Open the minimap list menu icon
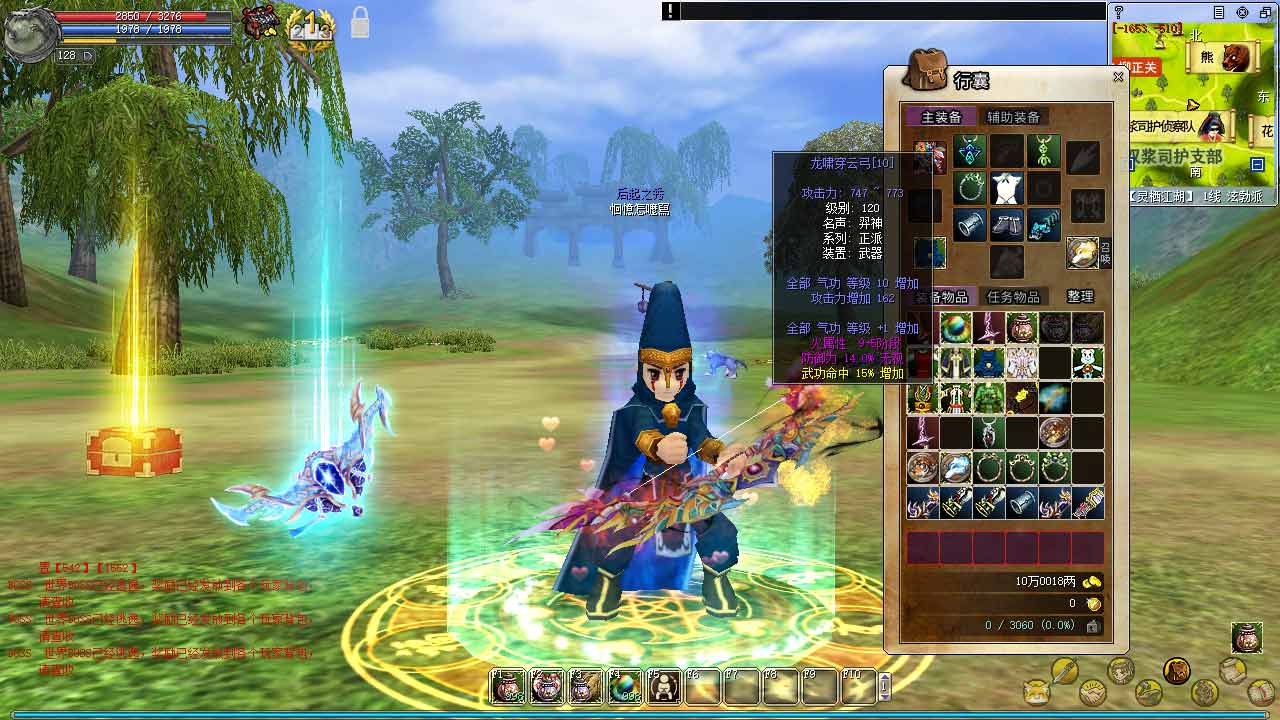Image resolution: width=1280 pixels, height=720 pixels. point(1218,12)
